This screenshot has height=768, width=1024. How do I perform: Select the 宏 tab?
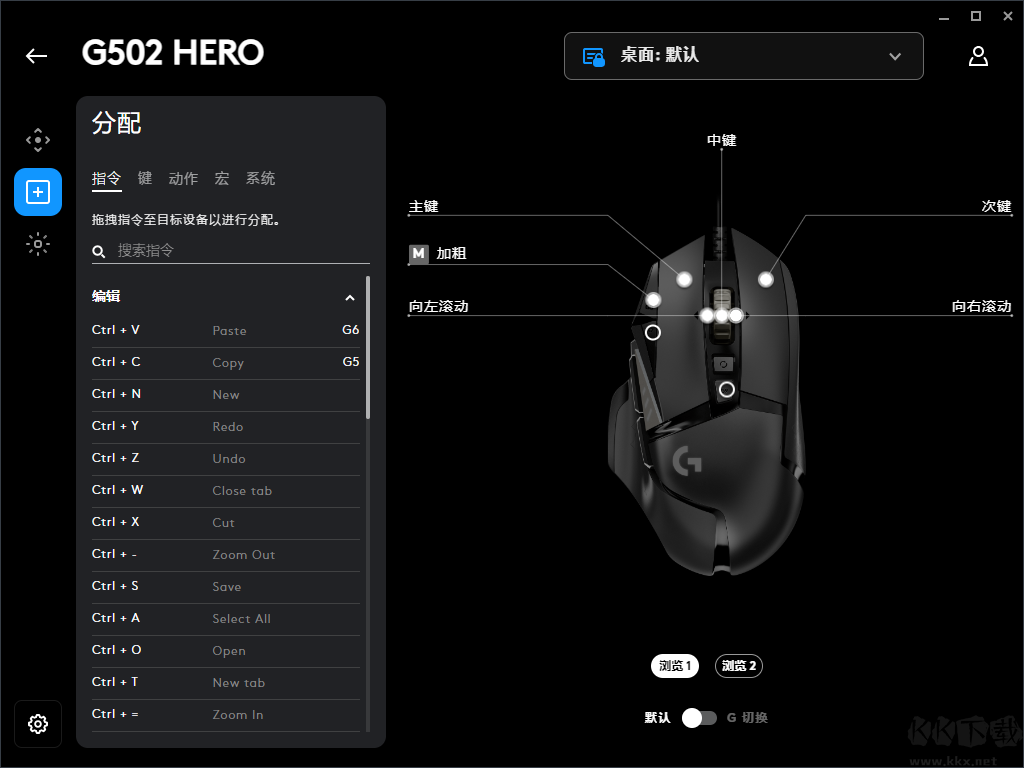coord(222,178)
